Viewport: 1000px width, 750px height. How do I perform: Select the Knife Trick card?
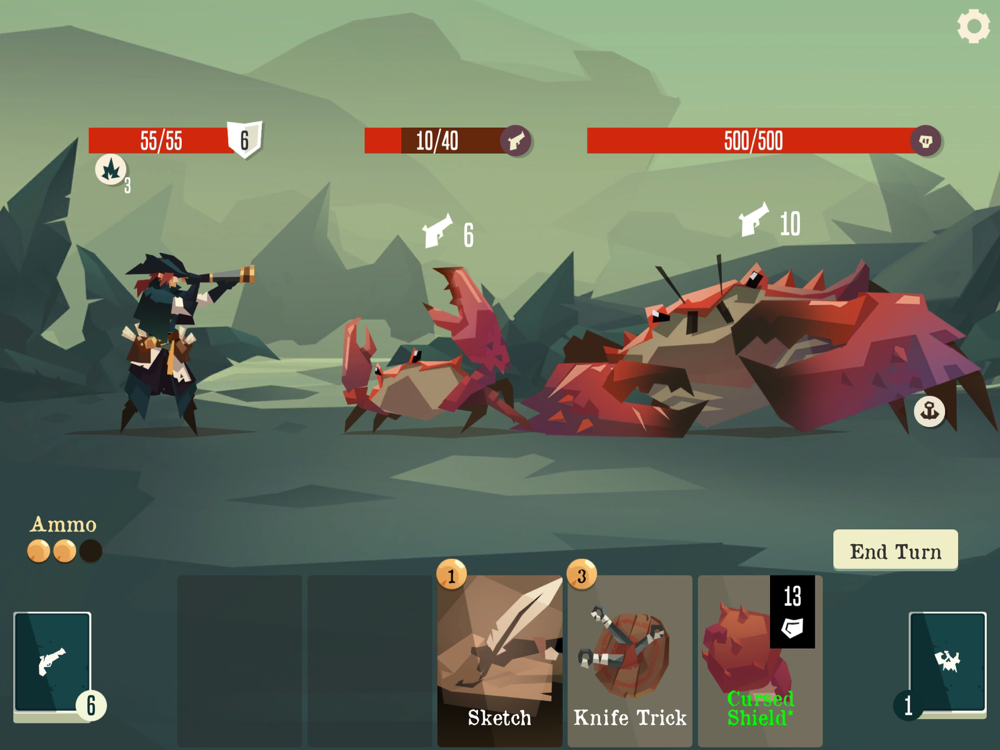tap(630, 661)
